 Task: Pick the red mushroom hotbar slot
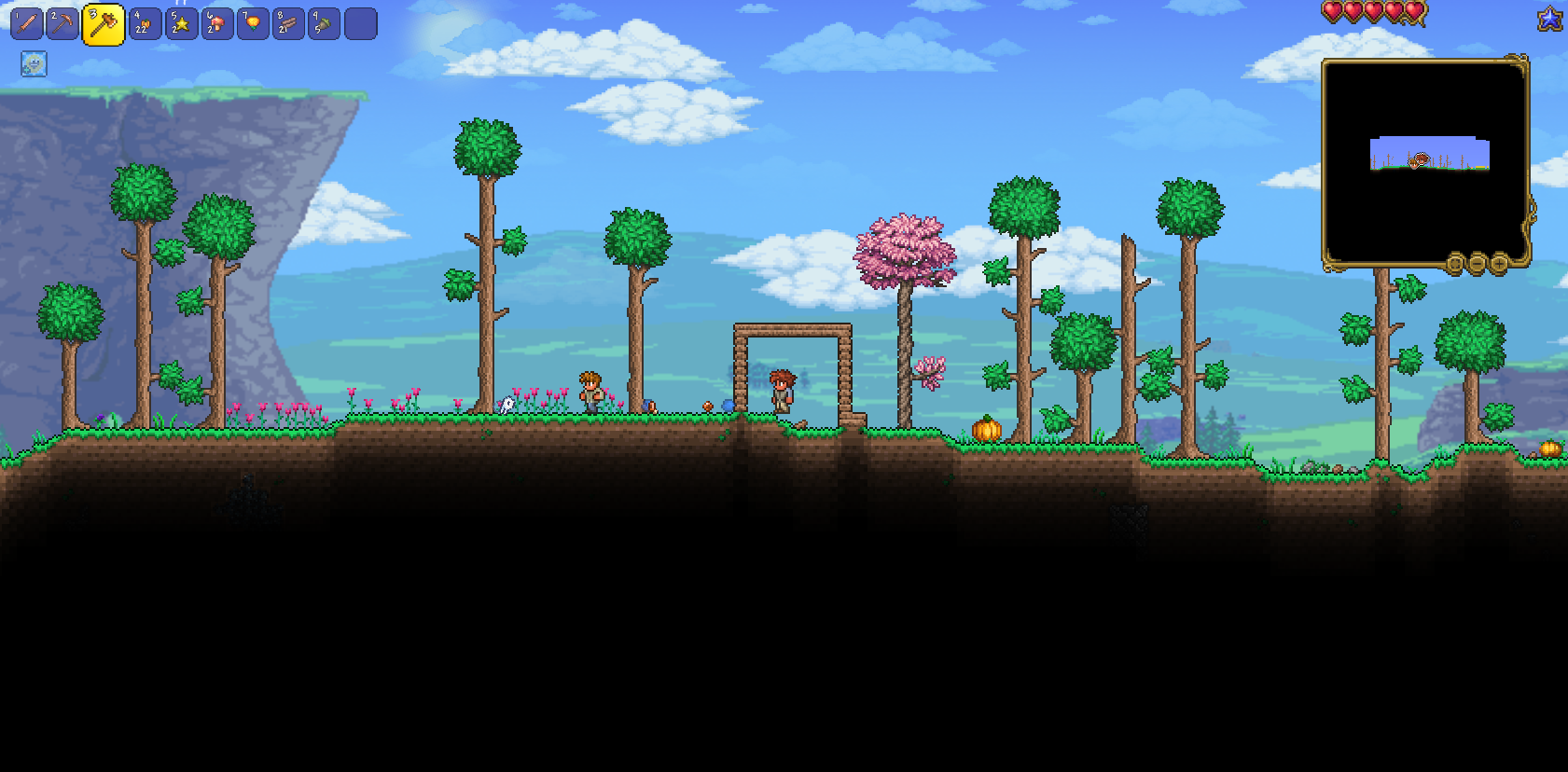pos(216,24)
